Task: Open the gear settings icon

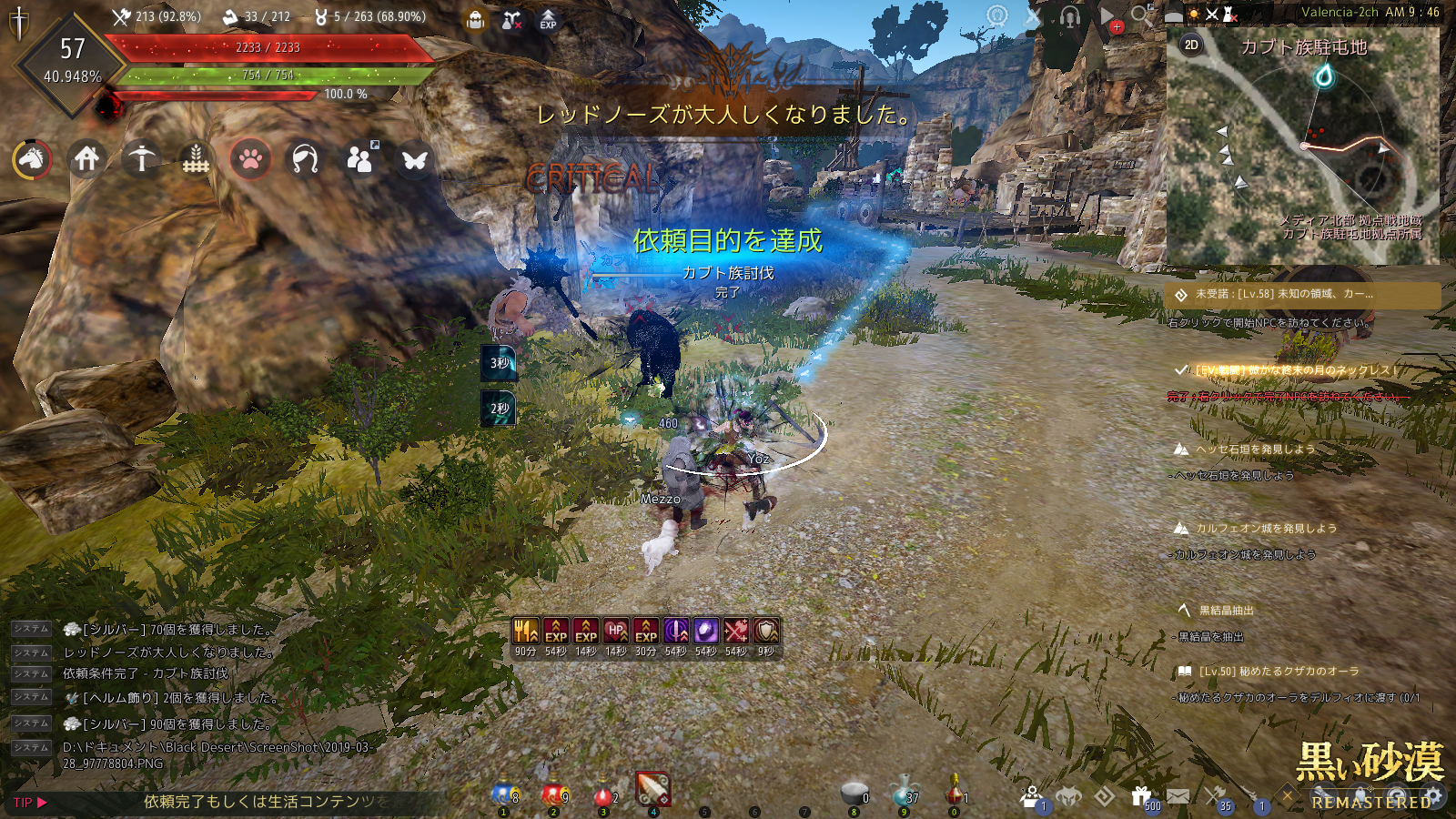Action: (x=1434, y=796)
